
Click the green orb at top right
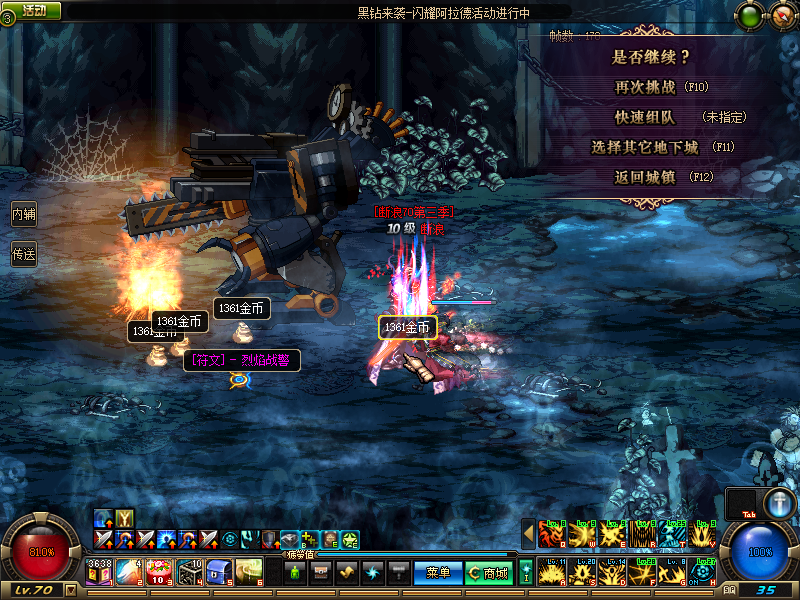tap(748, 15)
